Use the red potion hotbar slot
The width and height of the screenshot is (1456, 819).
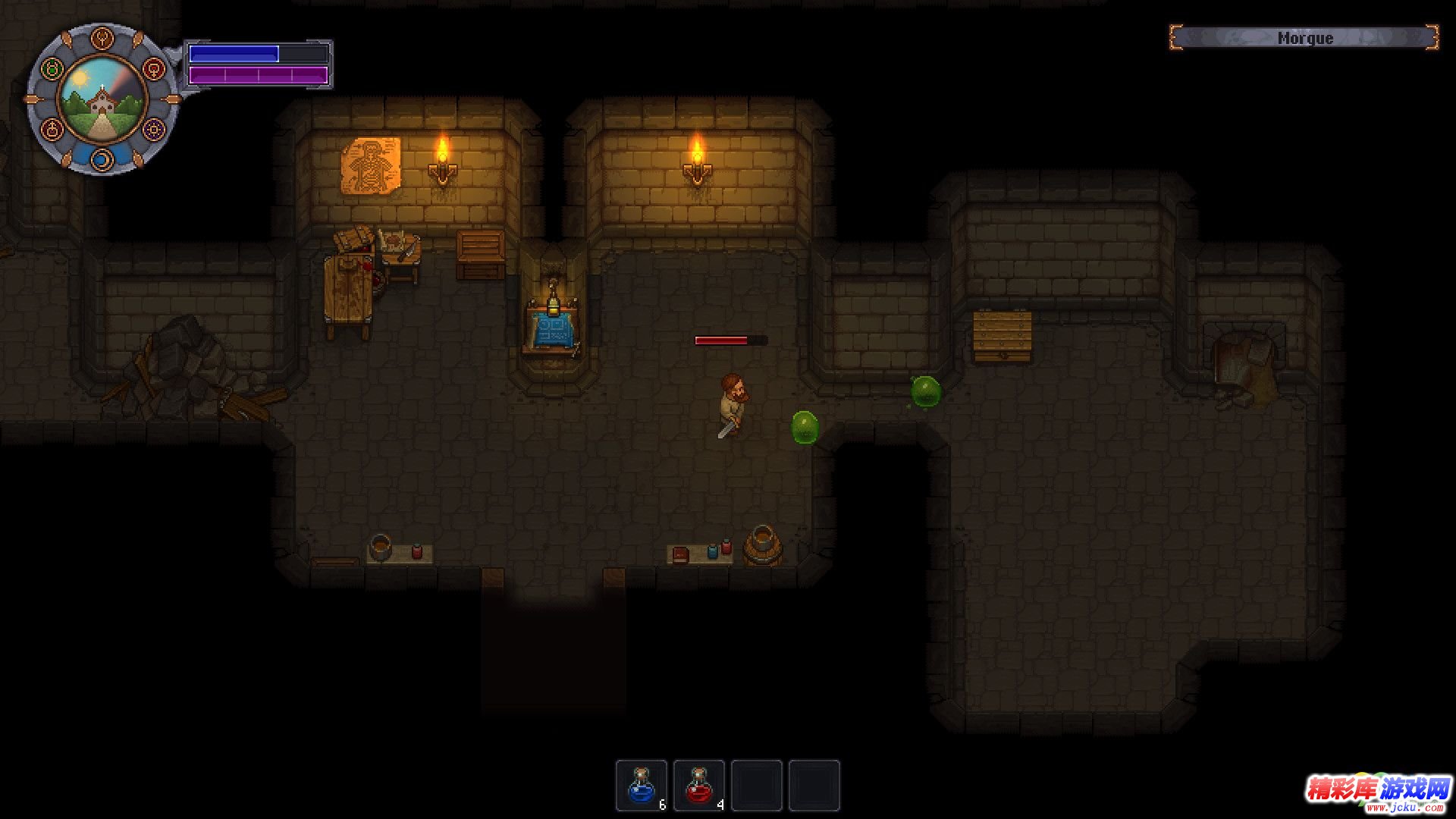699,786
